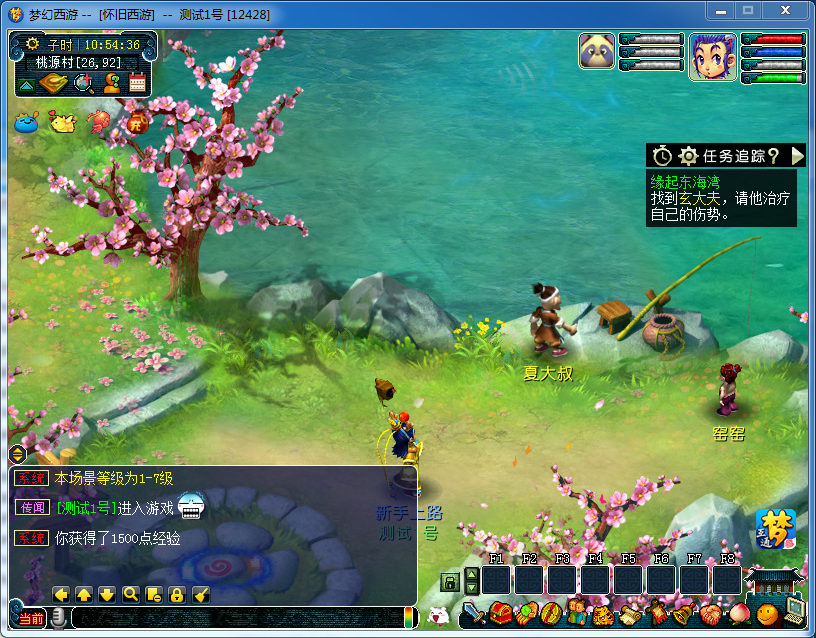The image size is (816, 638).
Task: Click the chat magnifier search button
Action: tap(130, 594)
